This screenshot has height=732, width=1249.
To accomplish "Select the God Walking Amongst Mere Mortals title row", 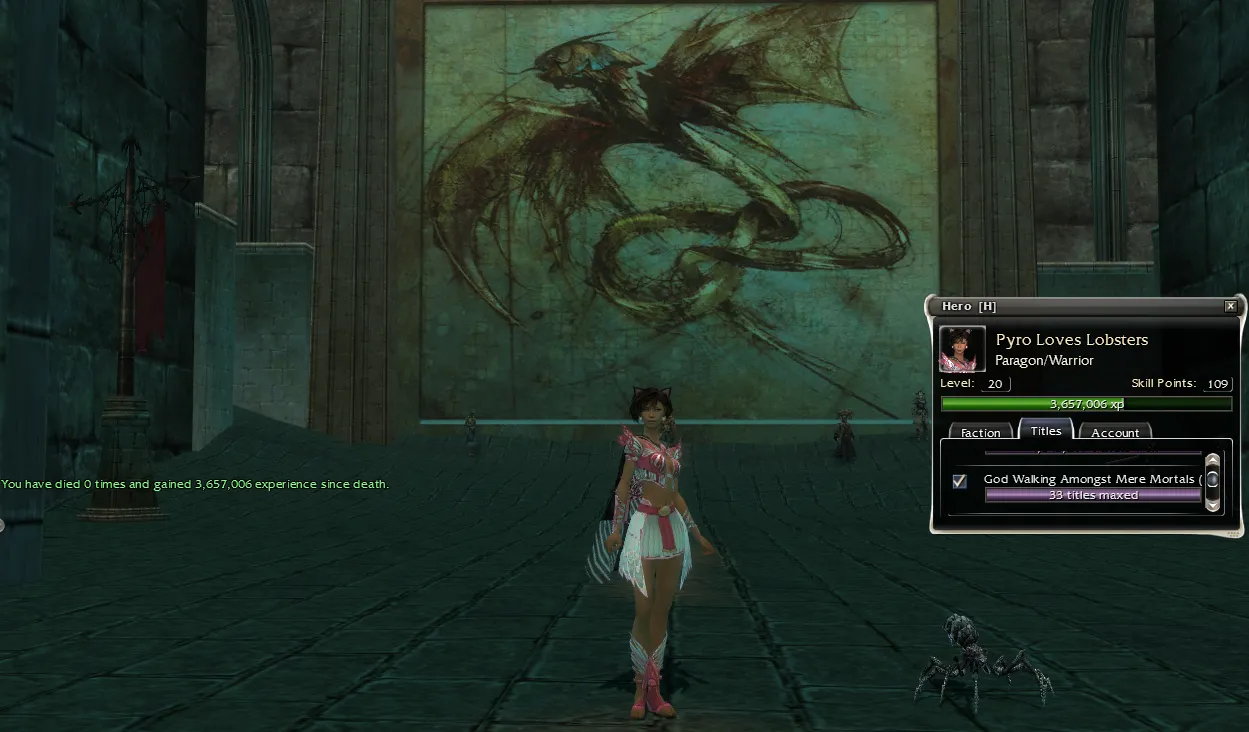I will click(1091, 480).
